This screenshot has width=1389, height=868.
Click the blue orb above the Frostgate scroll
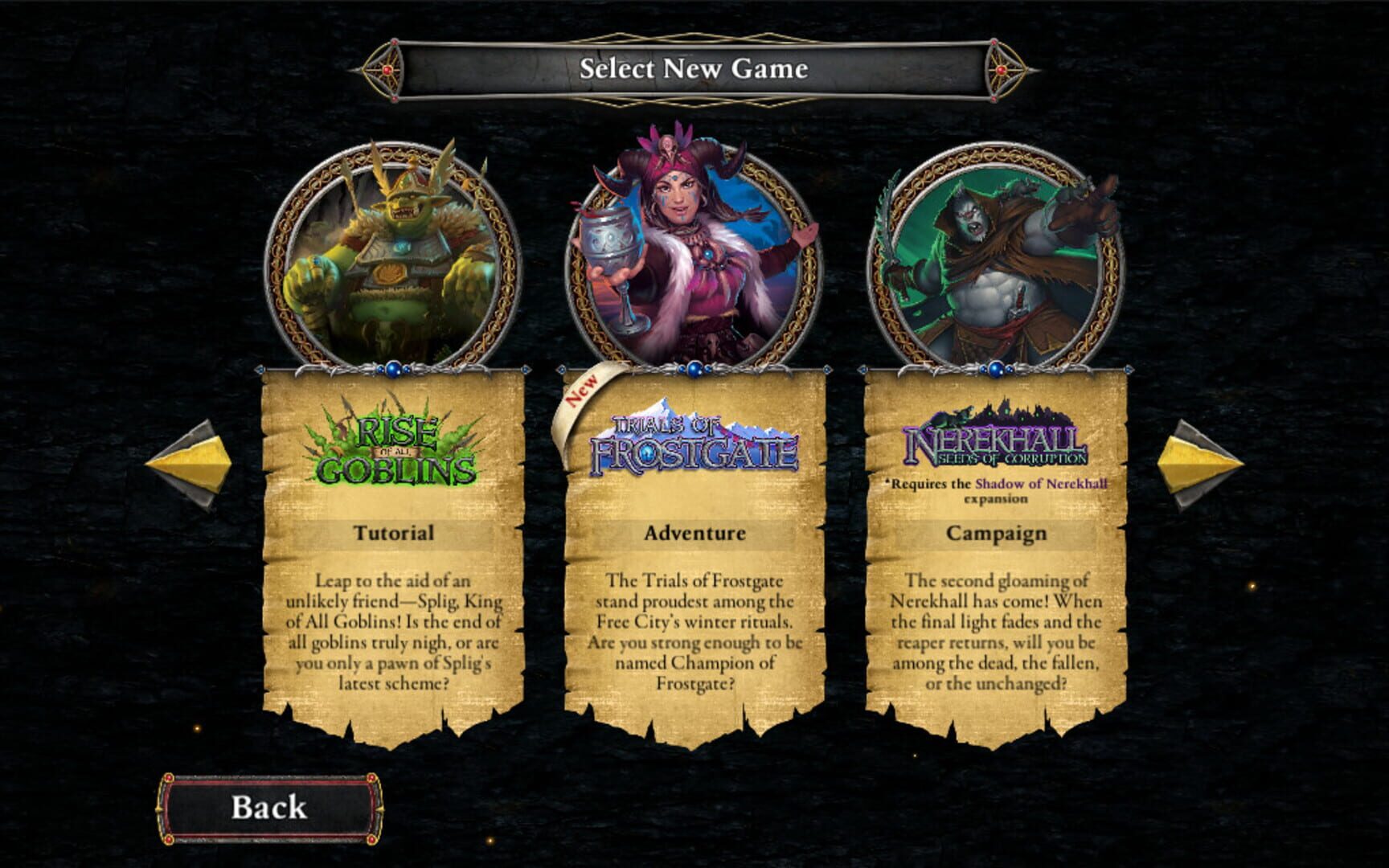(694, 367)
